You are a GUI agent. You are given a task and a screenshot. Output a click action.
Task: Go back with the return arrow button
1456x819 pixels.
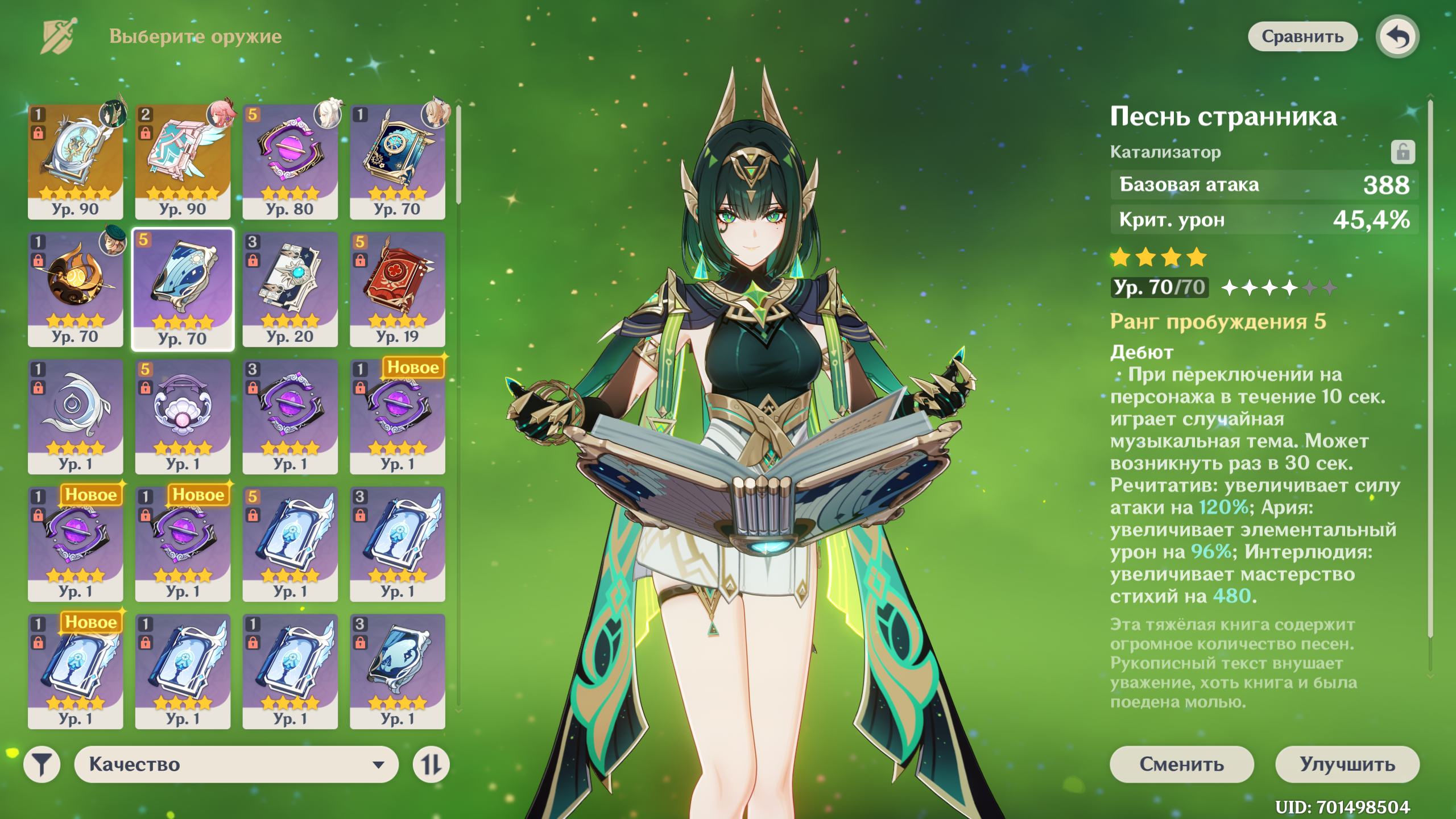pyautogui.click(x=1397, y=36)
